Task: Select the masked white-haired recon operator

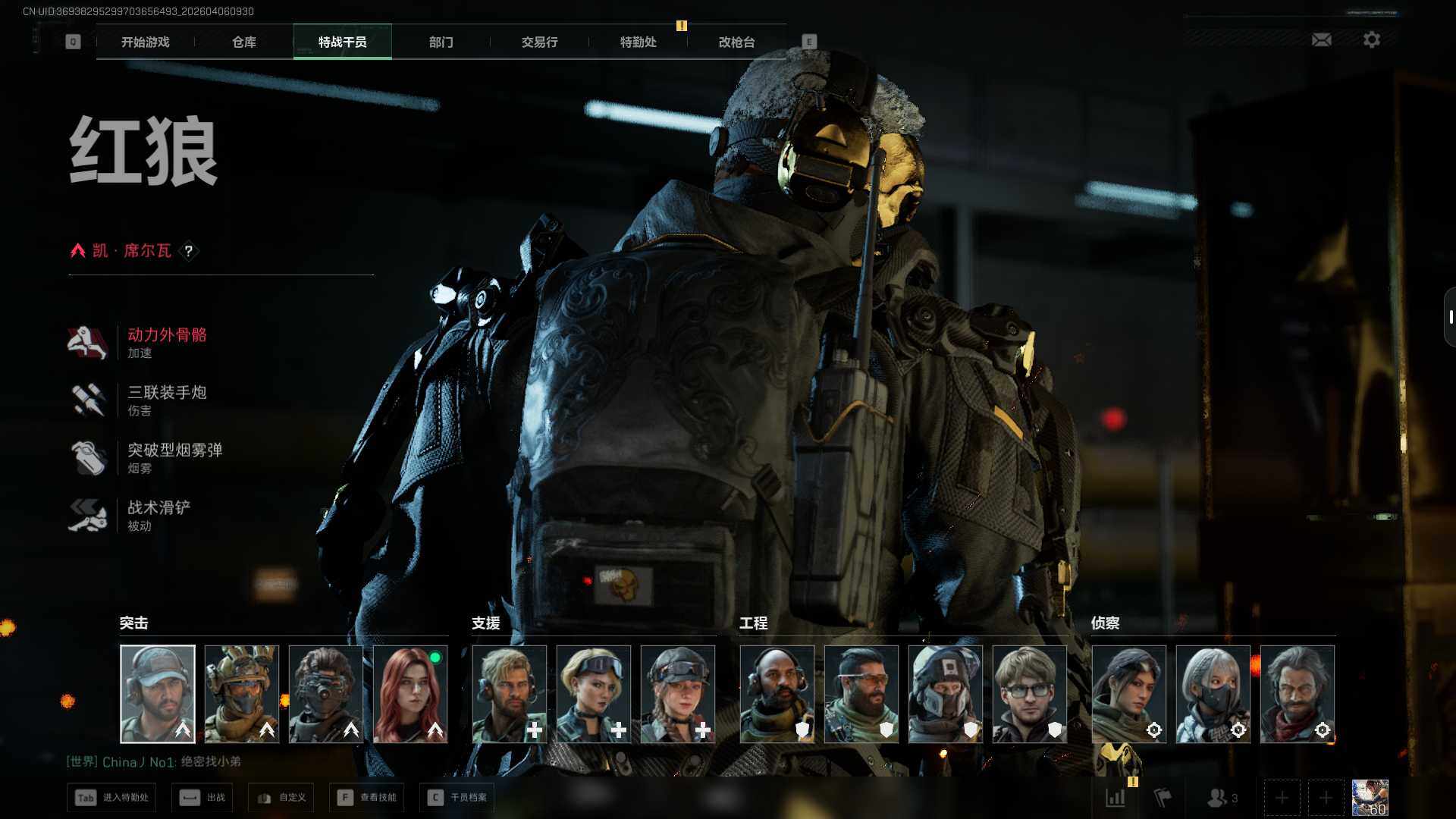Action: (x=1213, y=694)
